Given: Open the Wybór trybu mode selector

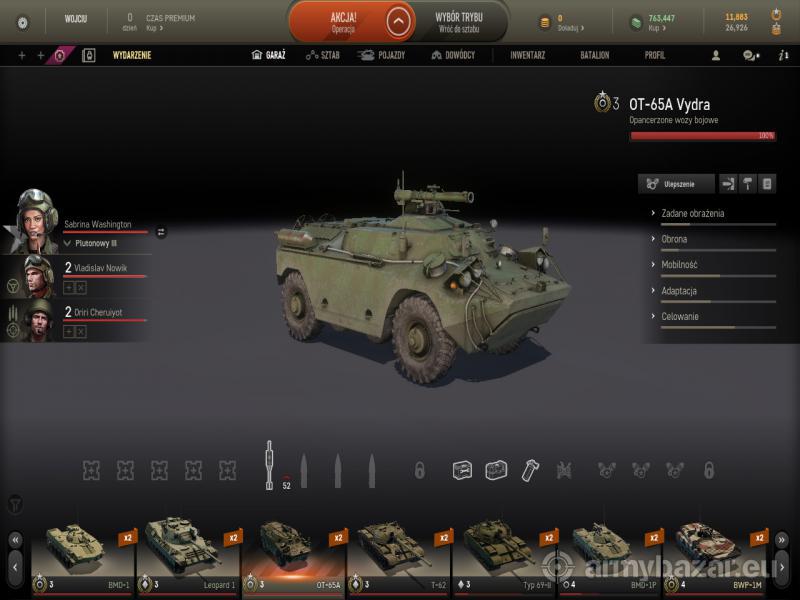Looking at the screenshot, I should (x=461, y=21).
